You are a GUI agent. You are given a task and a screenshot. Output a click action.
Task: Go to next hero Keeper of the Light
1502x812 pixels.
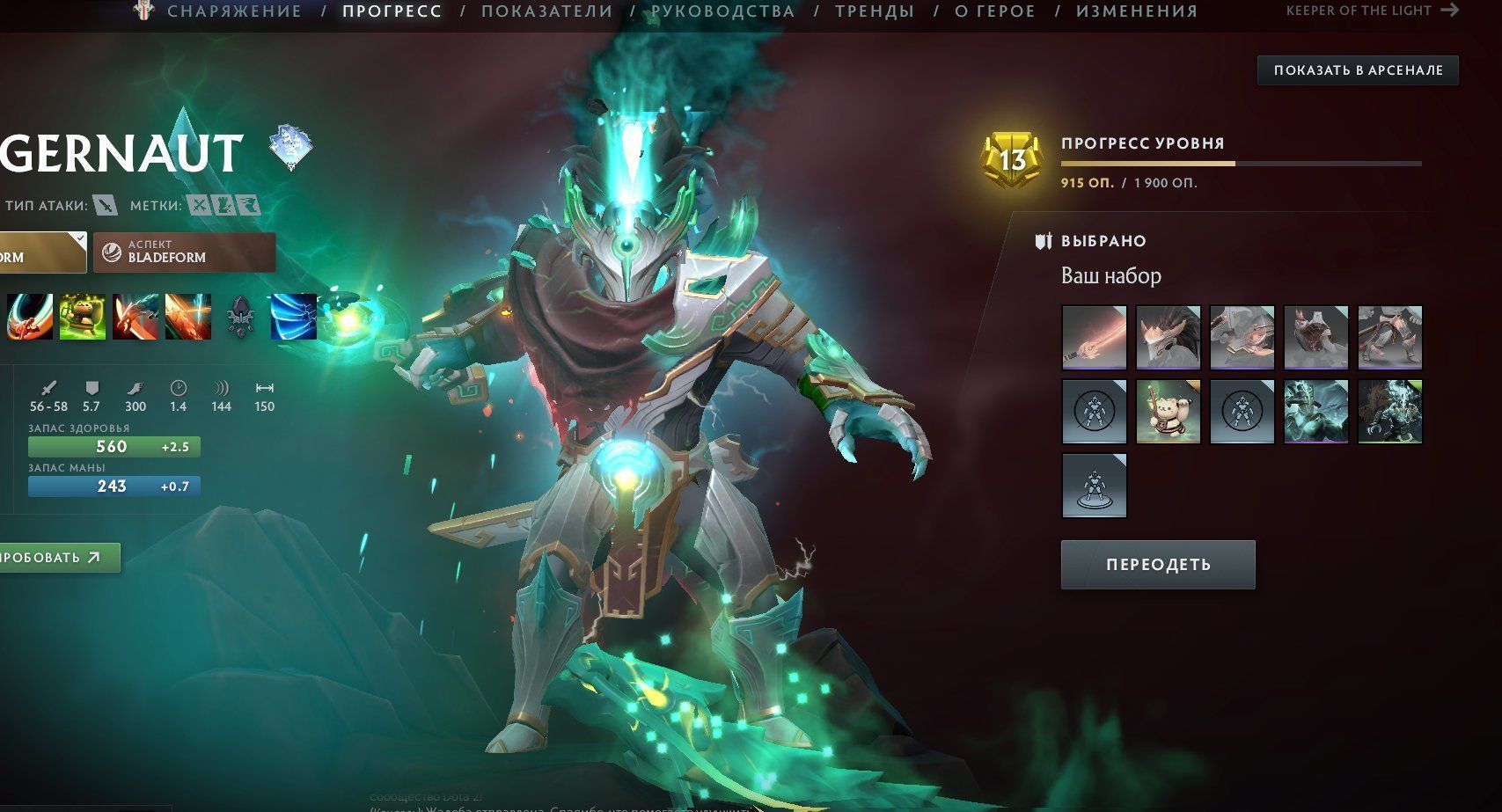coord(1372,11)
